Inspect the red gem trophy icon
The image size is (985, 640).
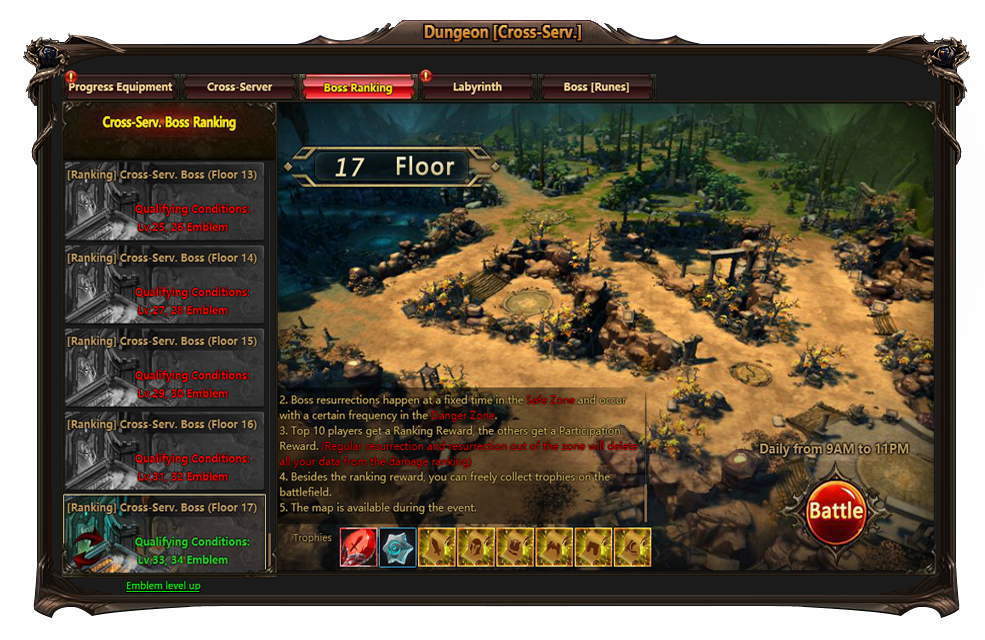(359, 548)
